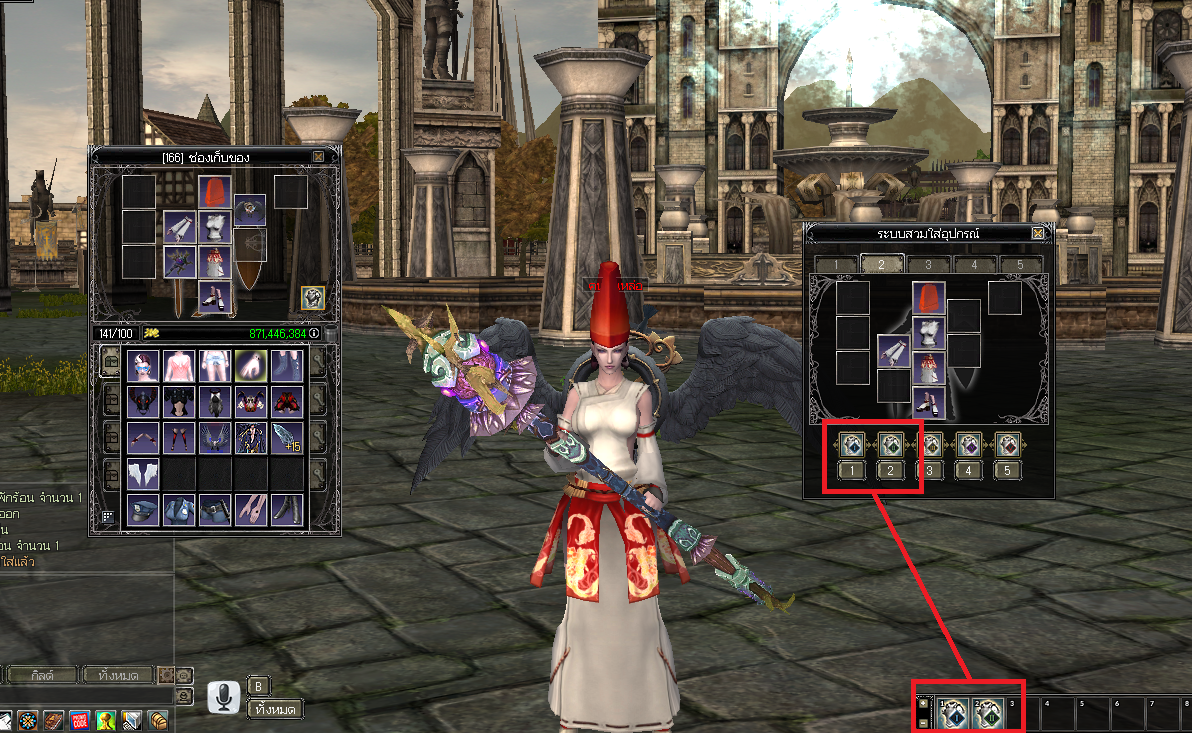Select the police cap inventory item
This screenshot has height=733, width=1192.
(143, 509)
